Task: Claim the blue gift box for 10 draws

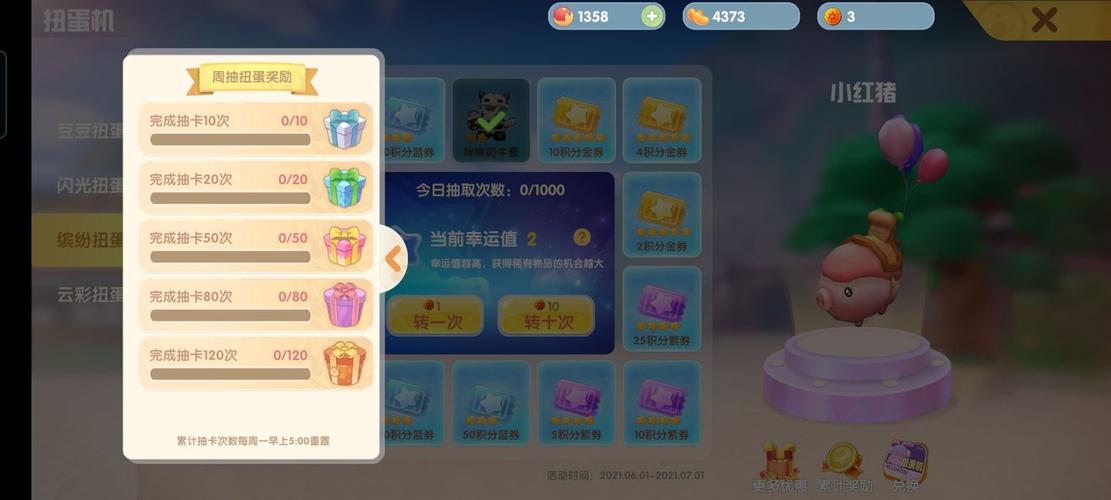Action: [344, 128]
